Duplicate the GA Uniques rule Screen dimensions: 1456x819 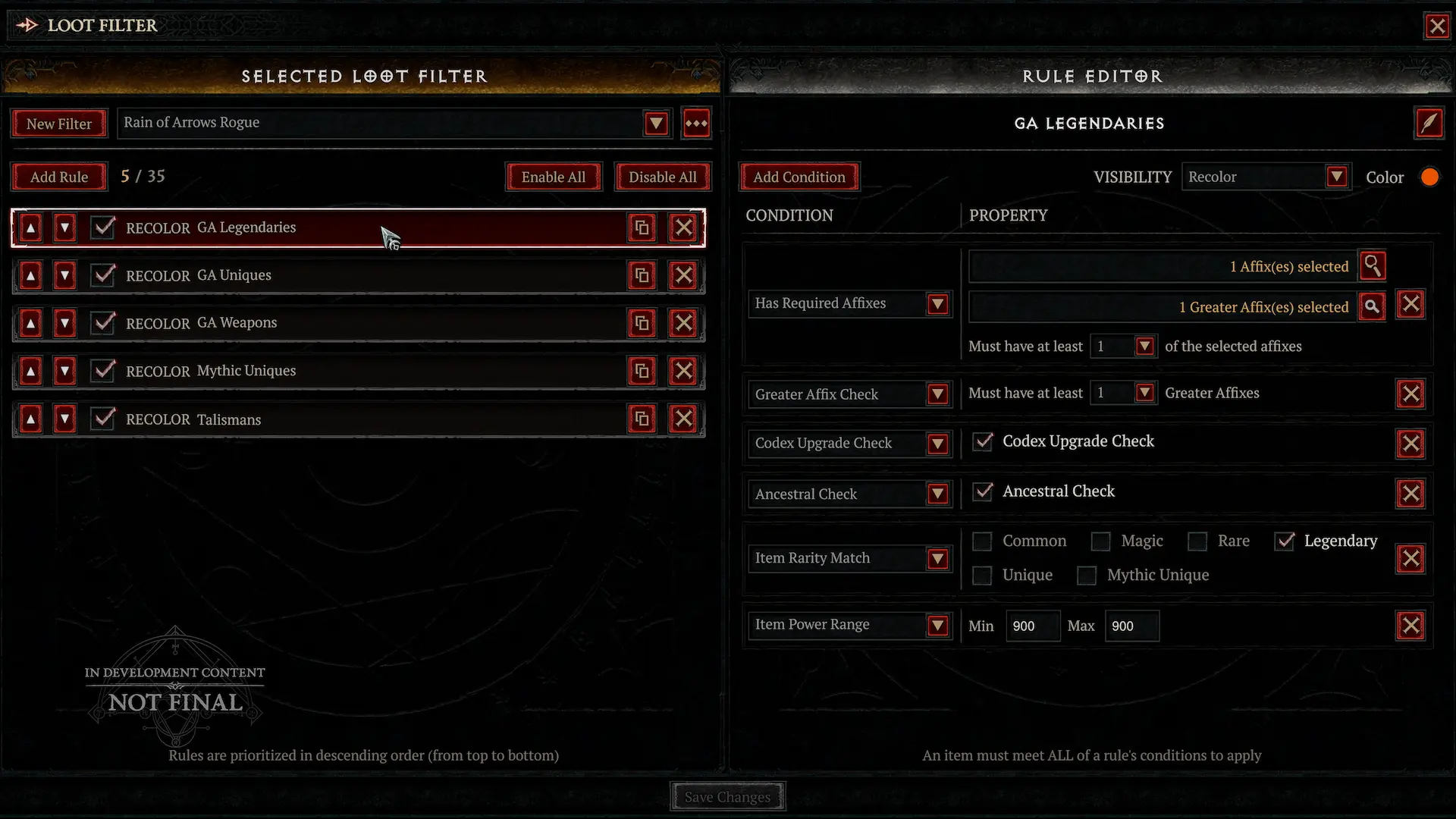coord(642,275)
